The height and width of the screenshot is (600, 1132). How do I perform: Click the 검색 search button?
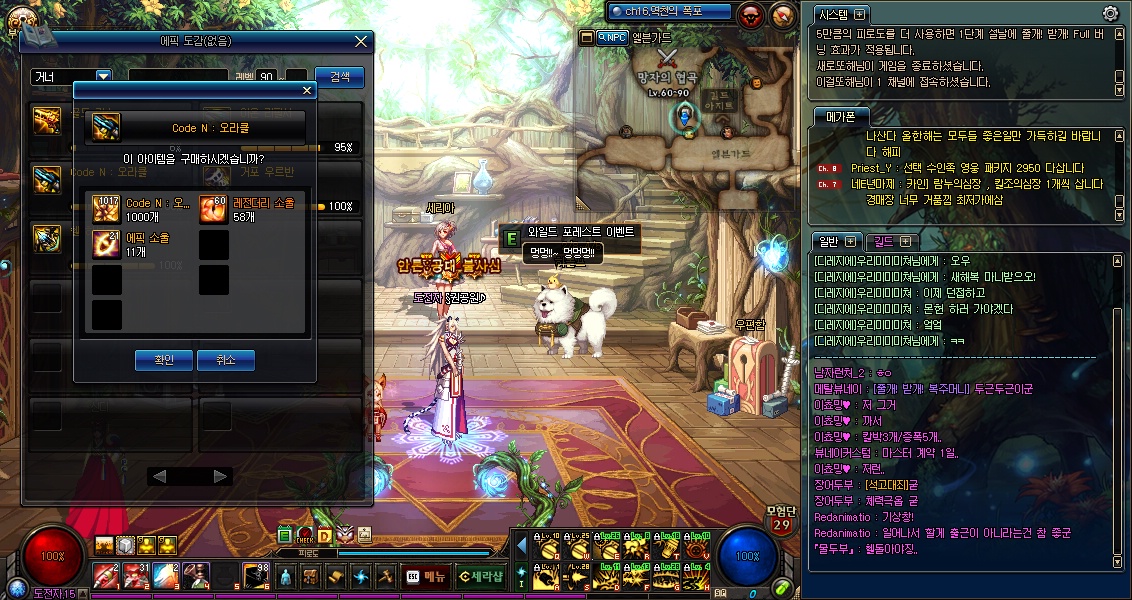(x=339, y=77)
